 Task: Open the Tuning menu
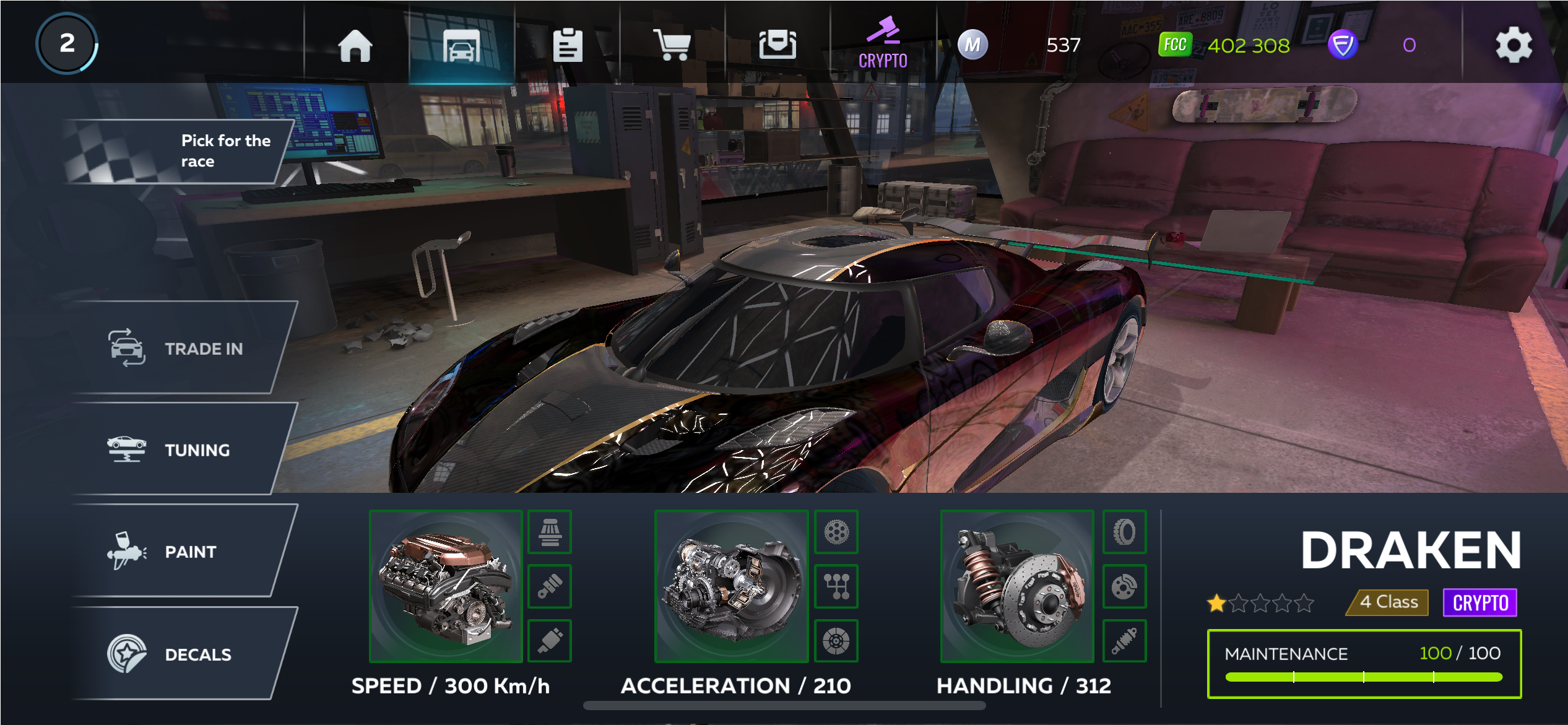tap(183, 450)
